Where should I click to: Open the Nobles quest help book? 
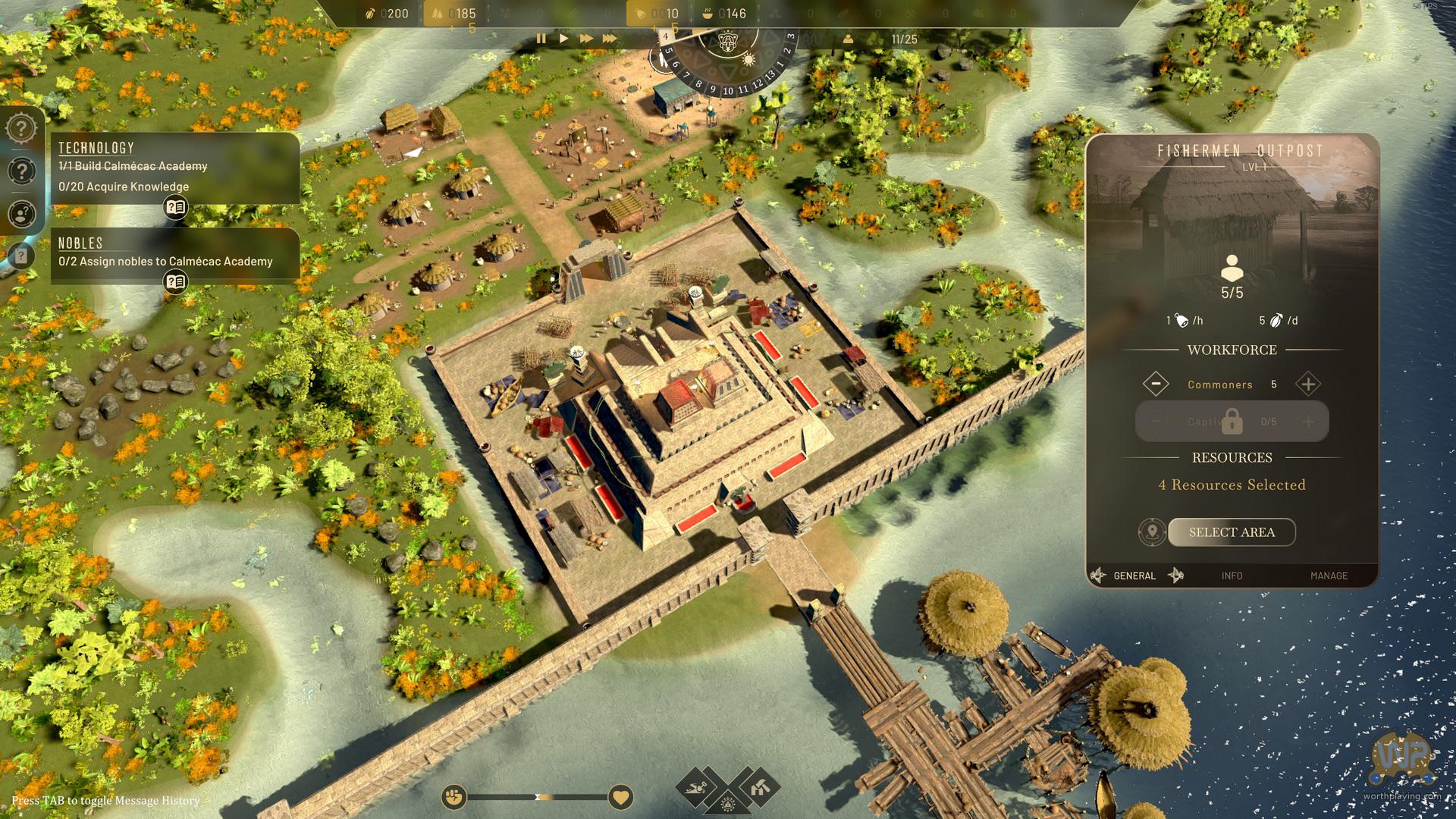pyautogui.click(x=176, y=282)
